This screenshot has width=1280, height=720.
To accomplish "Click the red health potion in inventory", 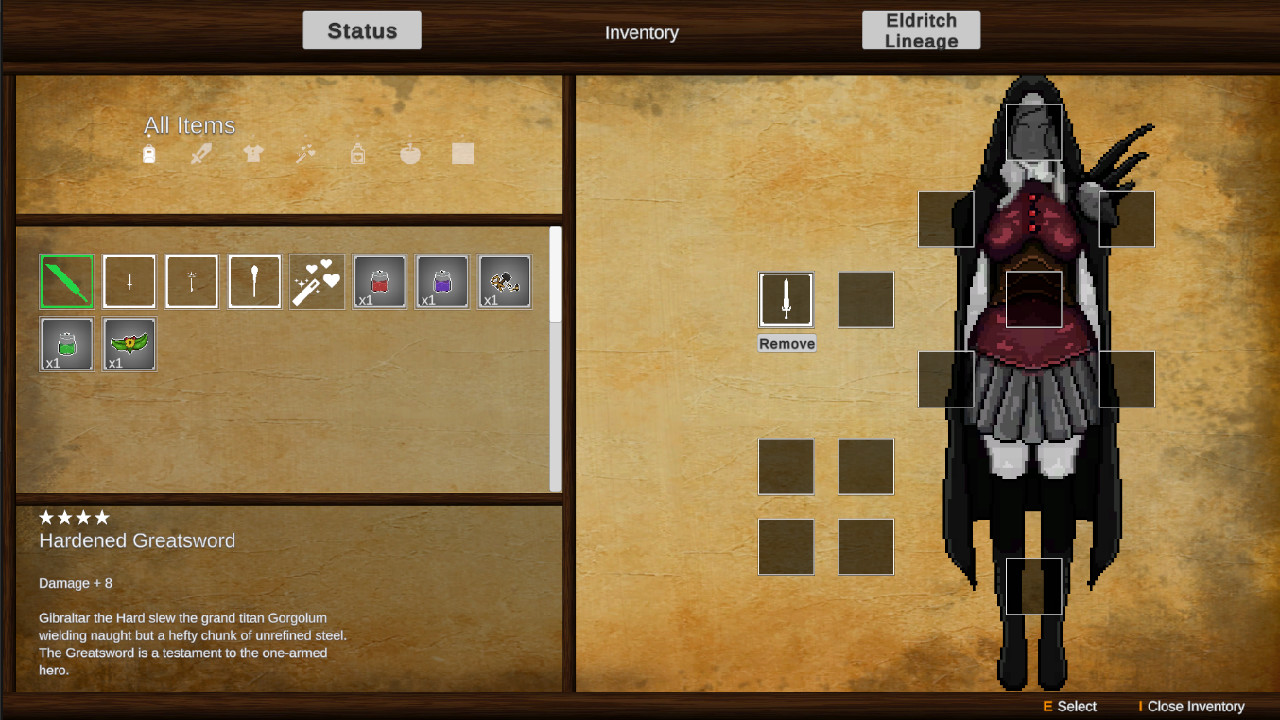I will tap(379, 281).
